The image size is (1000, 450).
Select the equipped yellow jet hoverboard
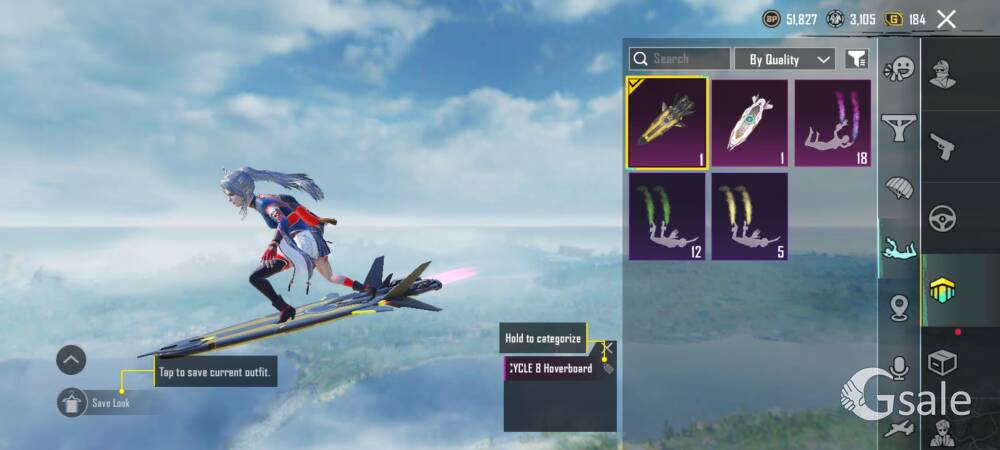tap(667, 123)
